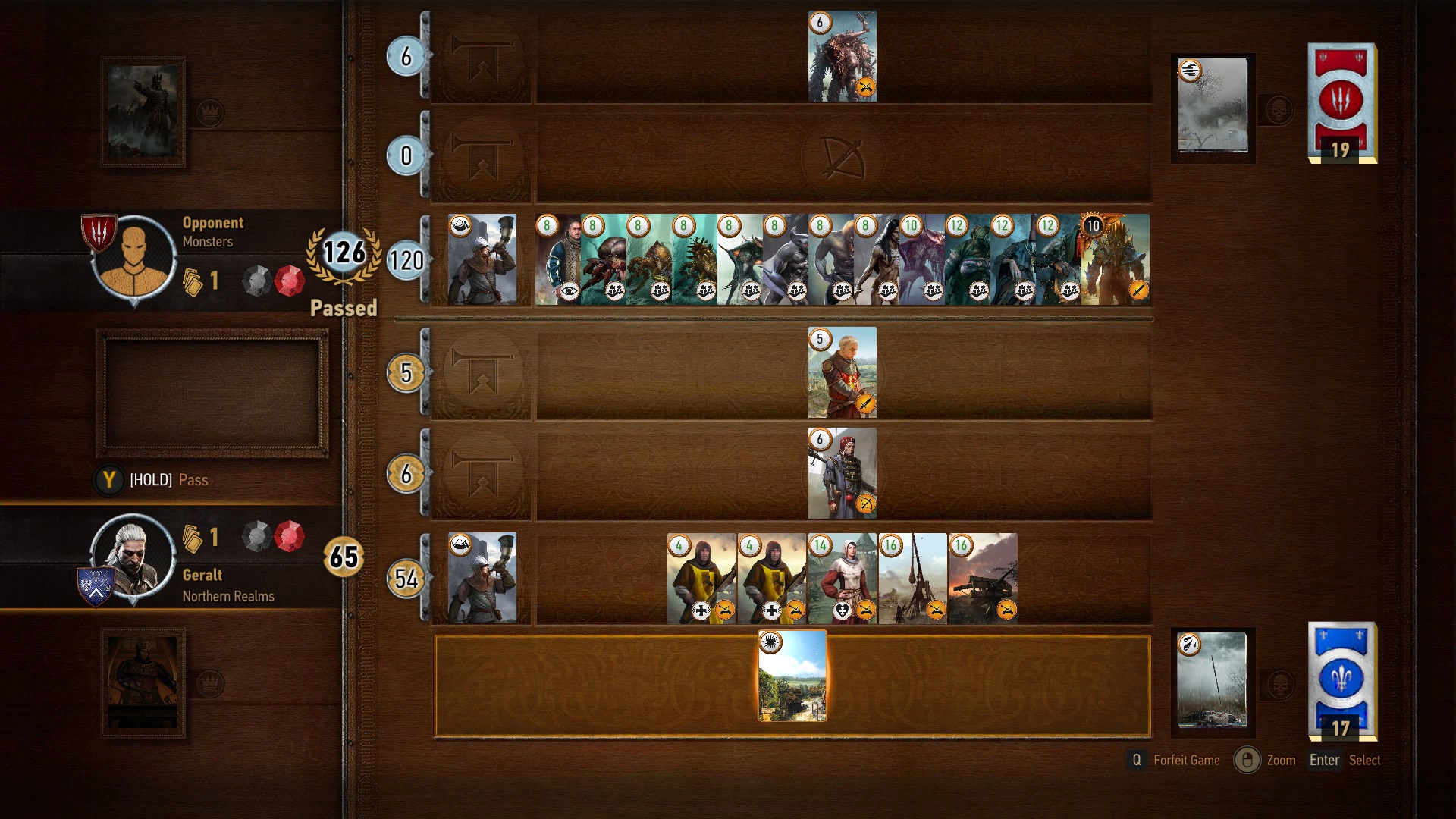Play the Clear Weather card from hand
Image resolution: width=1456 pixels, height=819 pixels.
(792, 676)
